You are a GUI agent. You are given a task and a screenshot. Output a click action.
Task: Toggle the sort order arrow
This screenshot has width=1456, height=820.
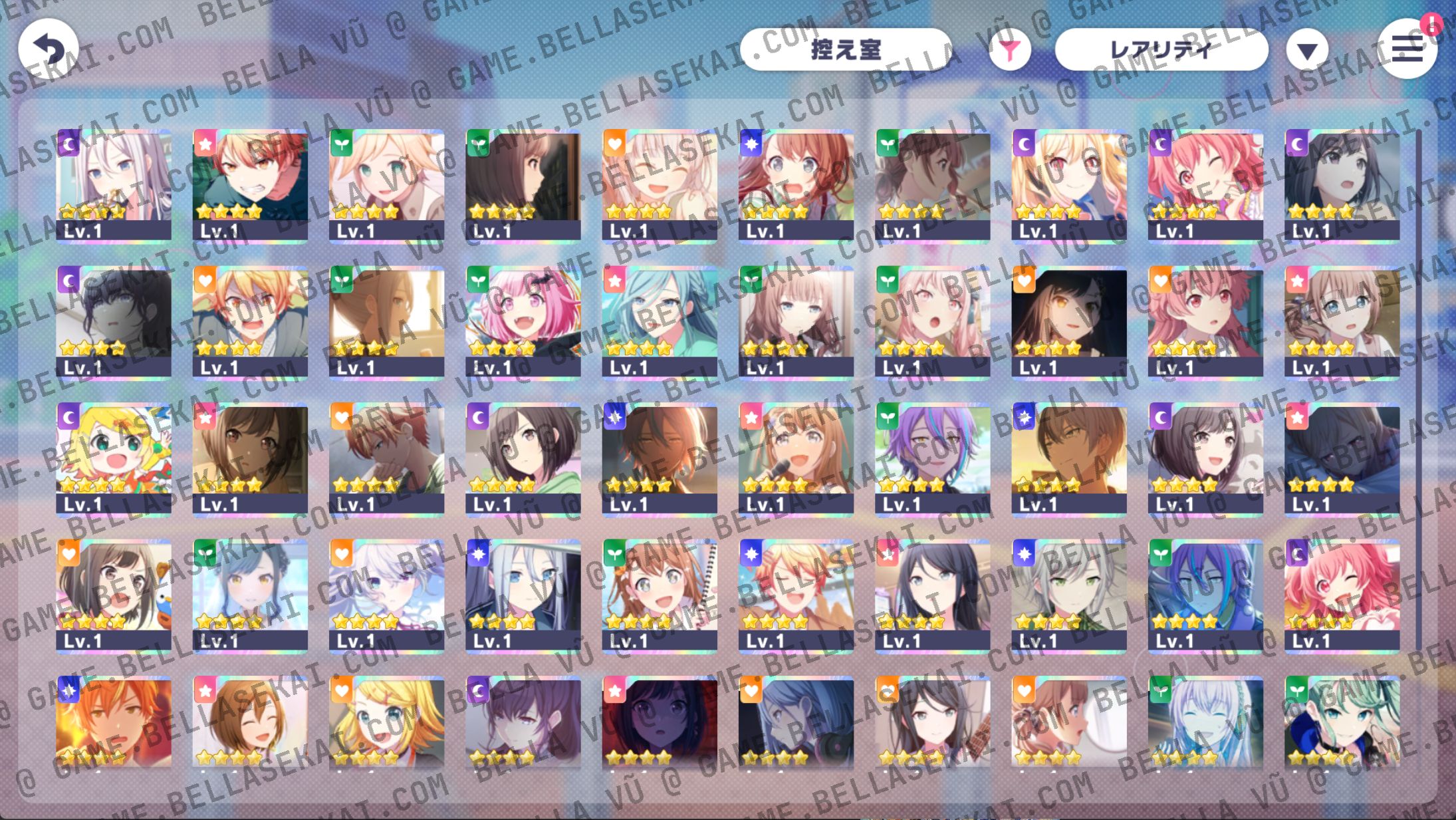1306,49
